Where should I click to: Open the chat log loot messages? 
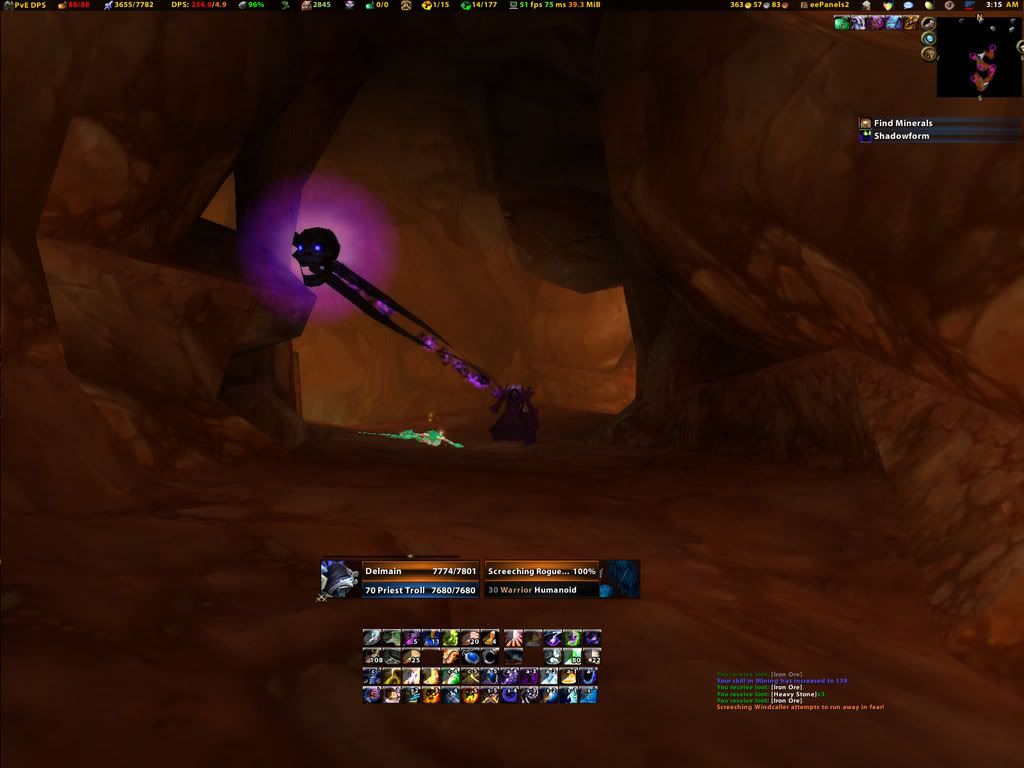click(x=800, y=692)
